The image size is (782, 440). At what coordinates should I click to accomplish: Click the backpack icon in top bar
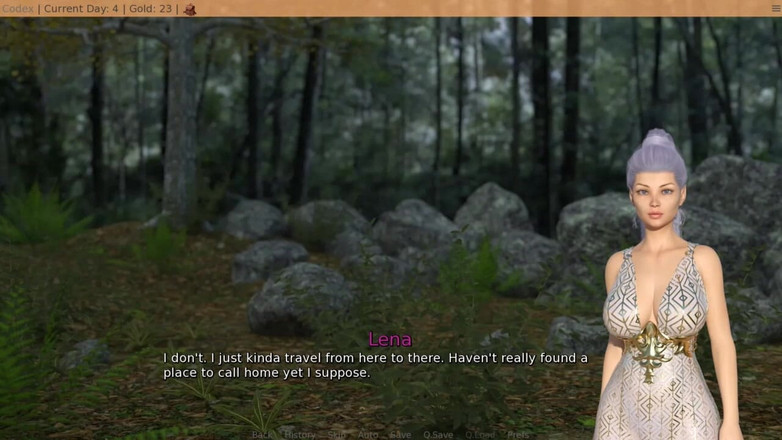tap(190, 9)
